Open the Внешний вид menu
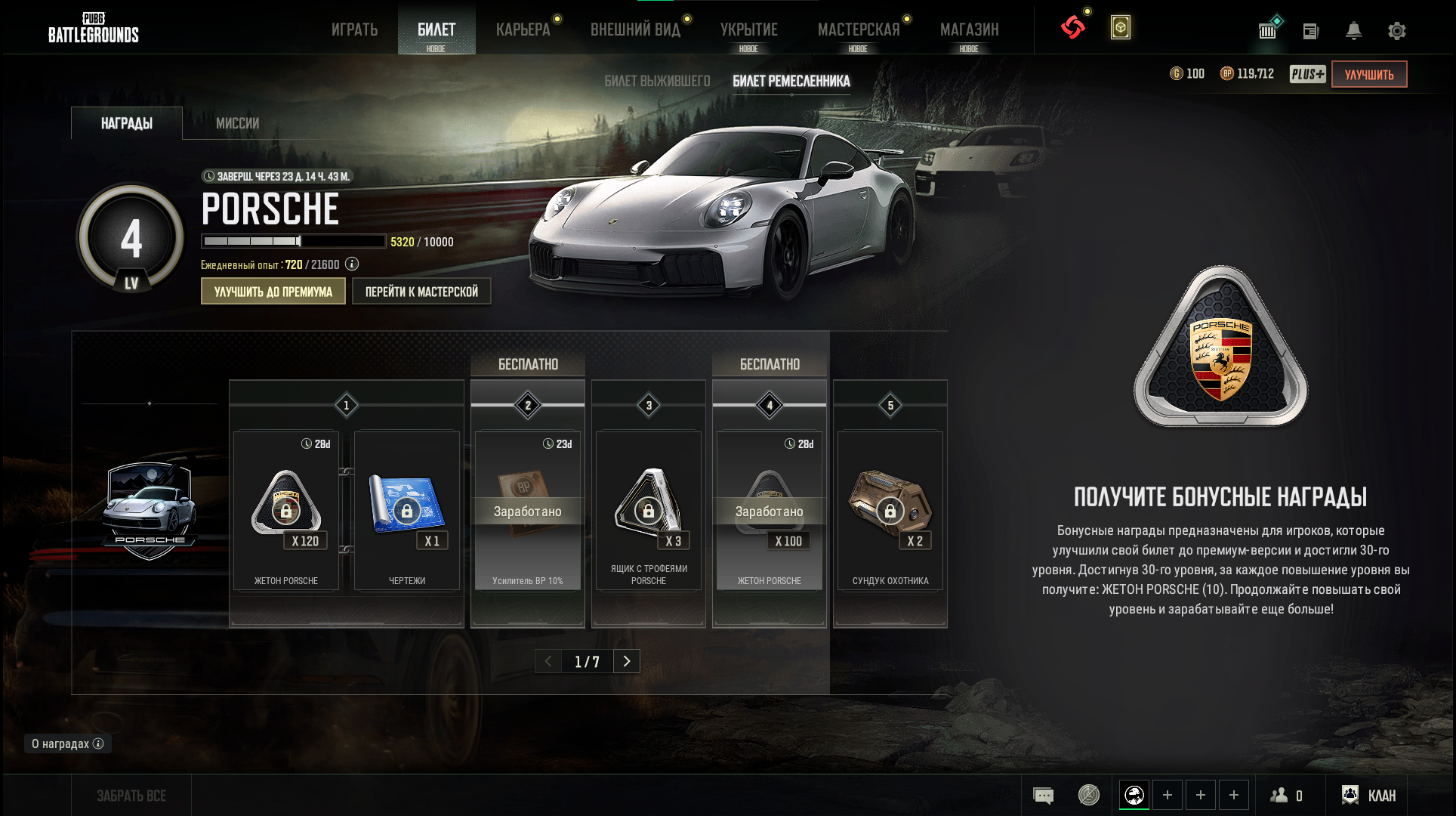This screenshot has width=1456, height=816. [x=635, y=29]
